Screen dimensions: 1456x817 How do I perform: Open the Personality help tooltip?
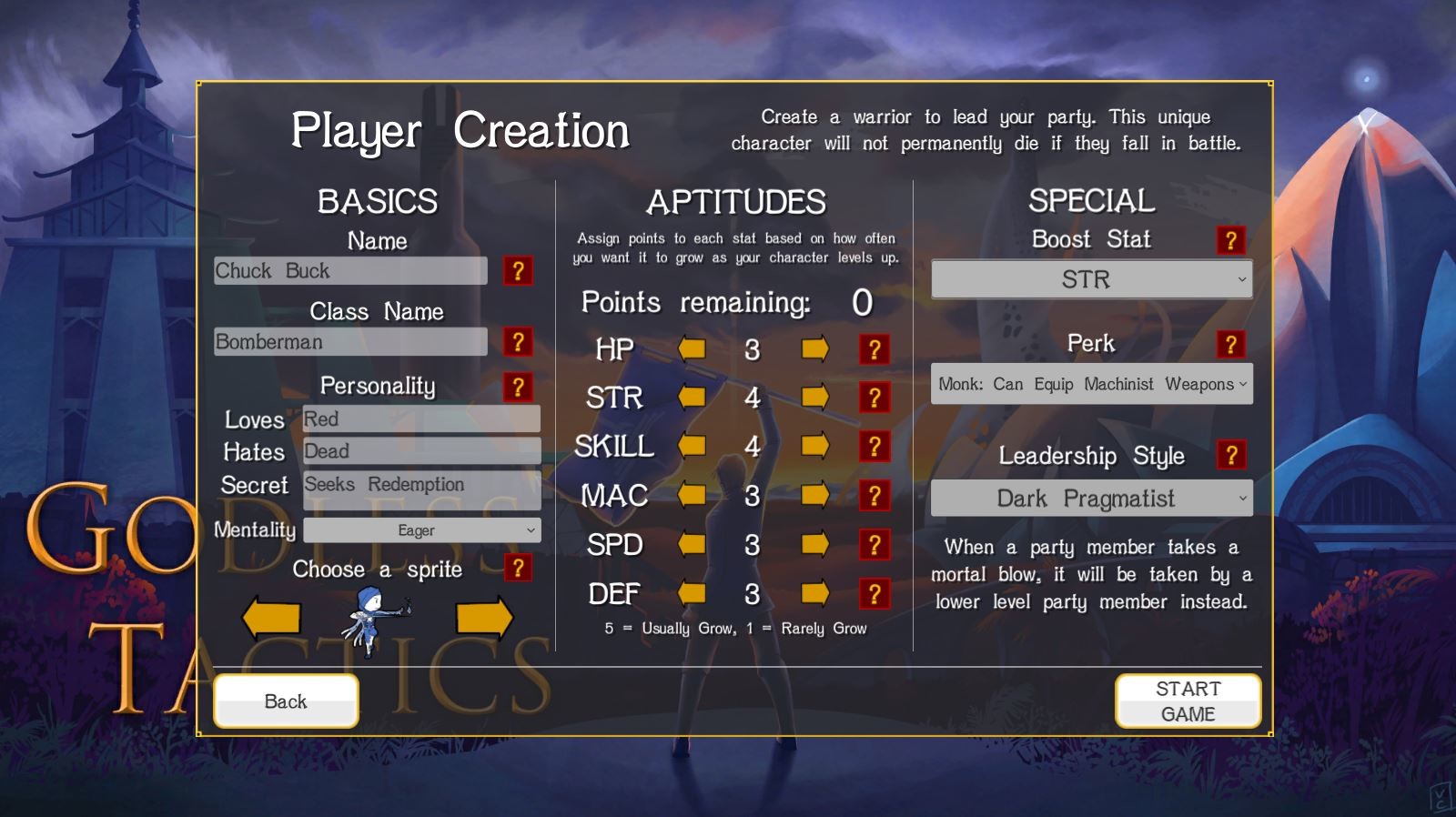click(x=519, y=388)
